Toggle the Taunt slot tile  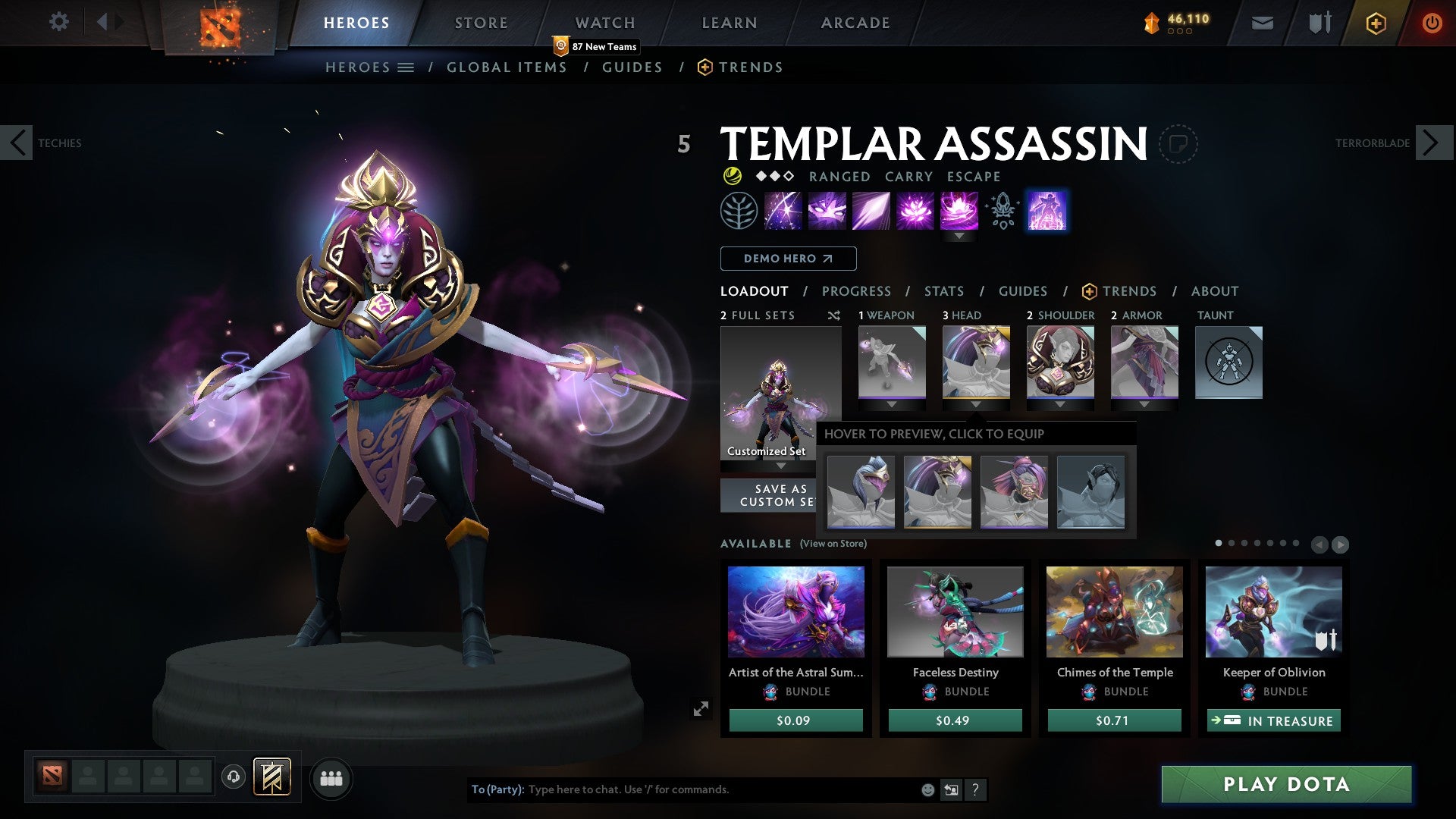(1228, 362)
